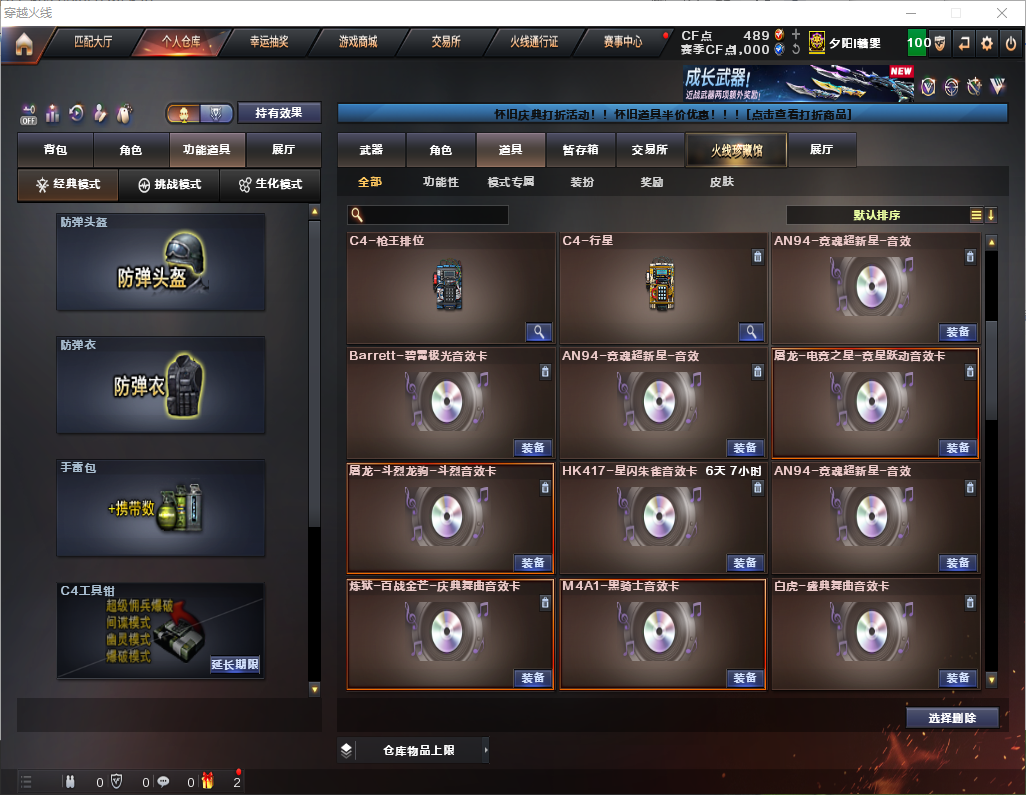Open the 火线通行证 battle pass
Screen dimensions: 1026x795
pos(534,42)
